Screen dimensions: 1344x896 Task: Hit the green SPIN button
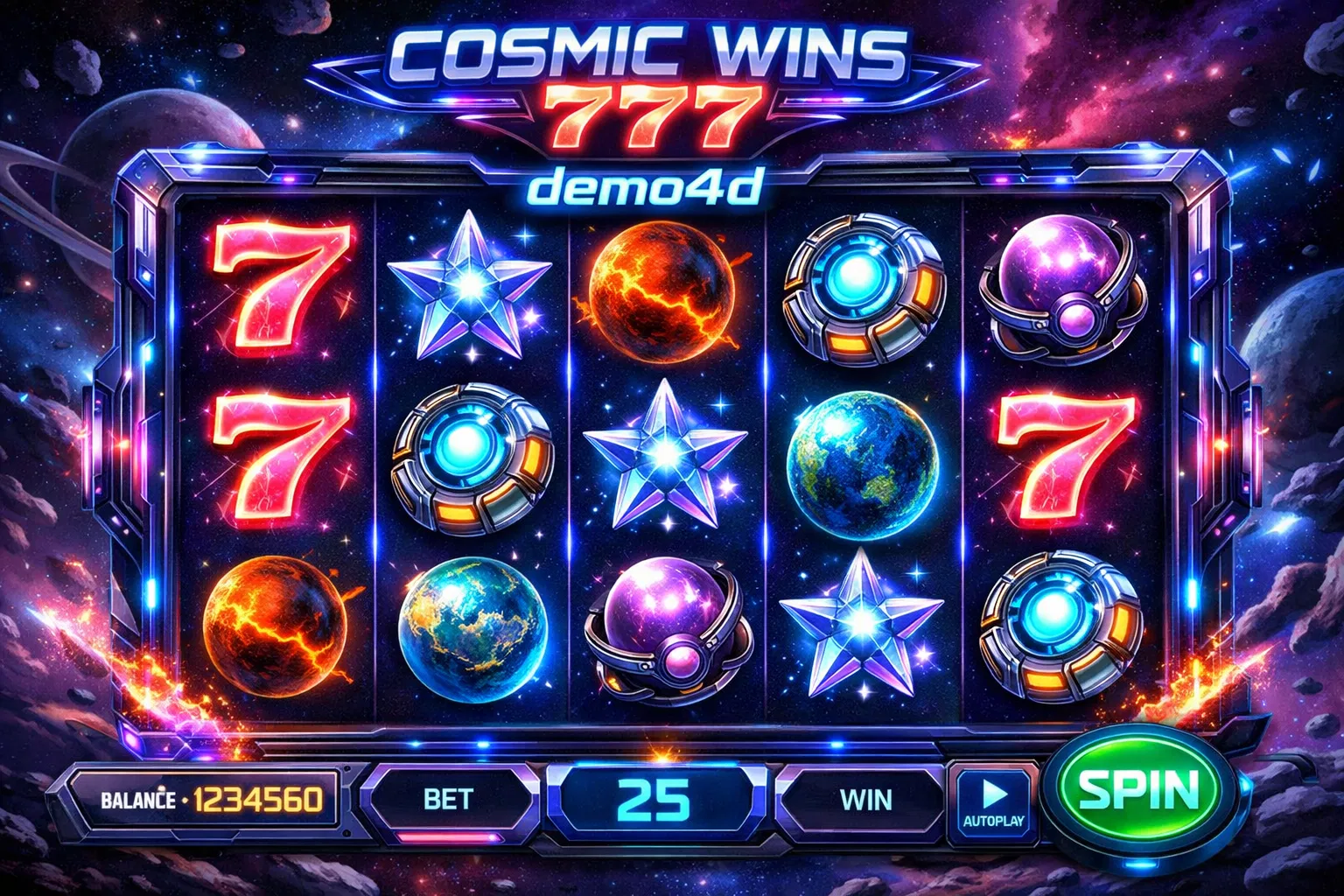point(1138,791)
